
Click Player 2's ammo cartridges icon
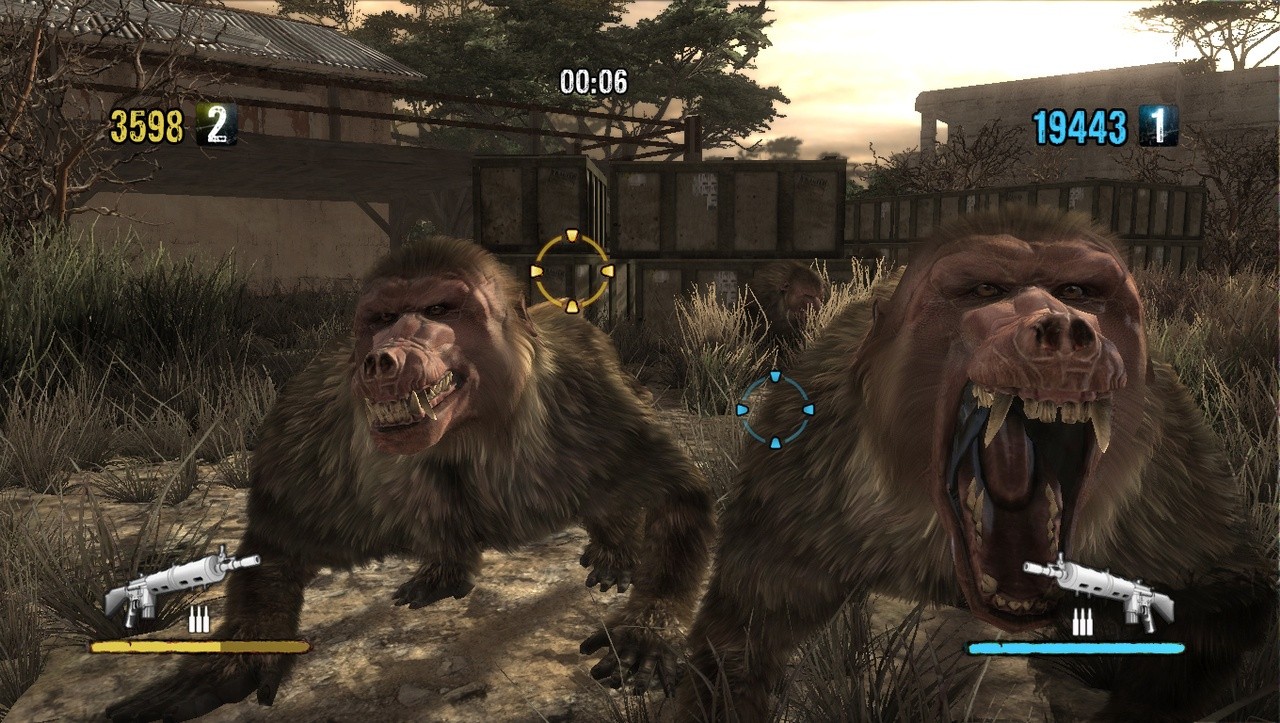197,620
